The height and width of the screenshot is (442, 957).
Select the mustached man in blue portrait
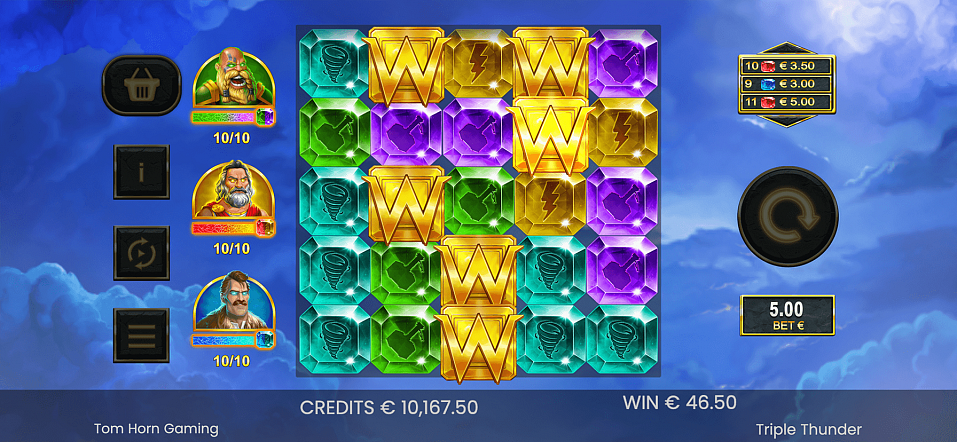233,303
